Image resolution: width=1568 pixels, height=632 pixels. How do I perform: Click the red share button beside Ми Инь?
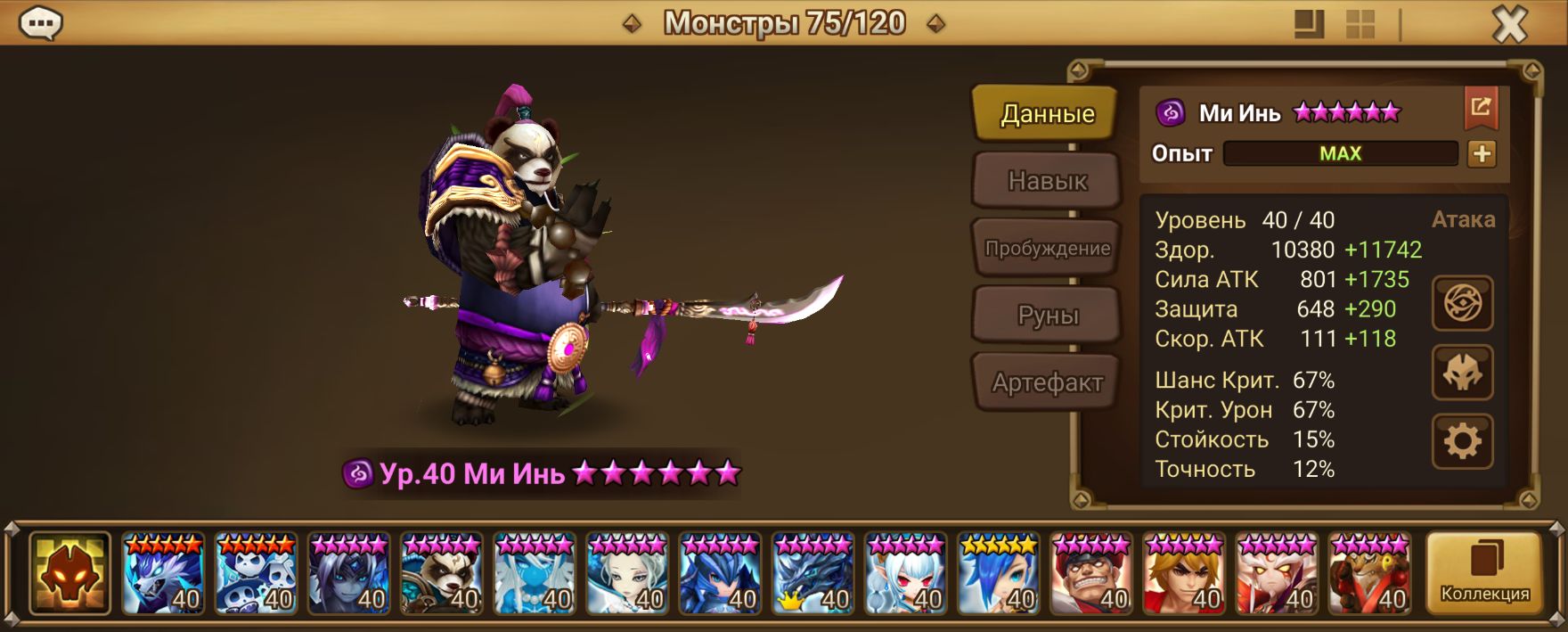[1481, 108]
